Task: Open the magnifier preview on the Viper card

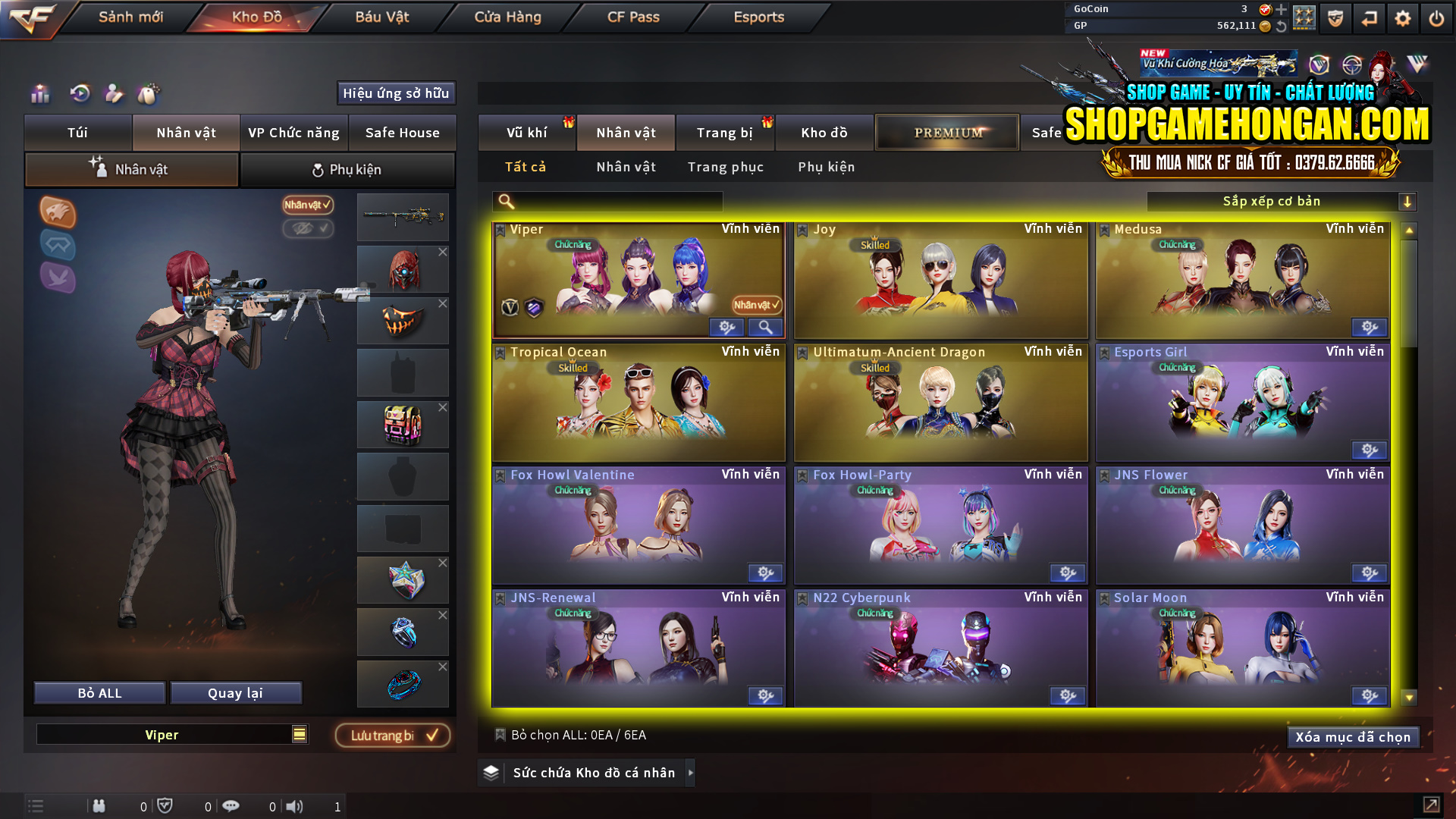Action: (x=765, y=327)
